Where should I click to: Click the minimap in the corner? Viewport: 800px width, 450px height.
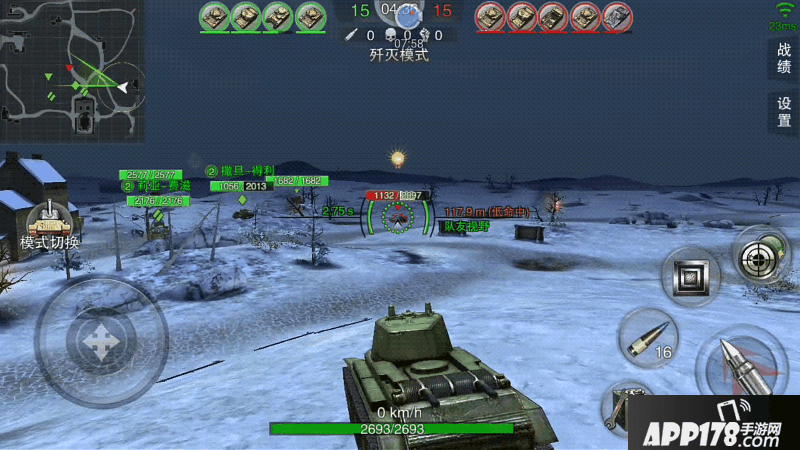tap(72, 70)
